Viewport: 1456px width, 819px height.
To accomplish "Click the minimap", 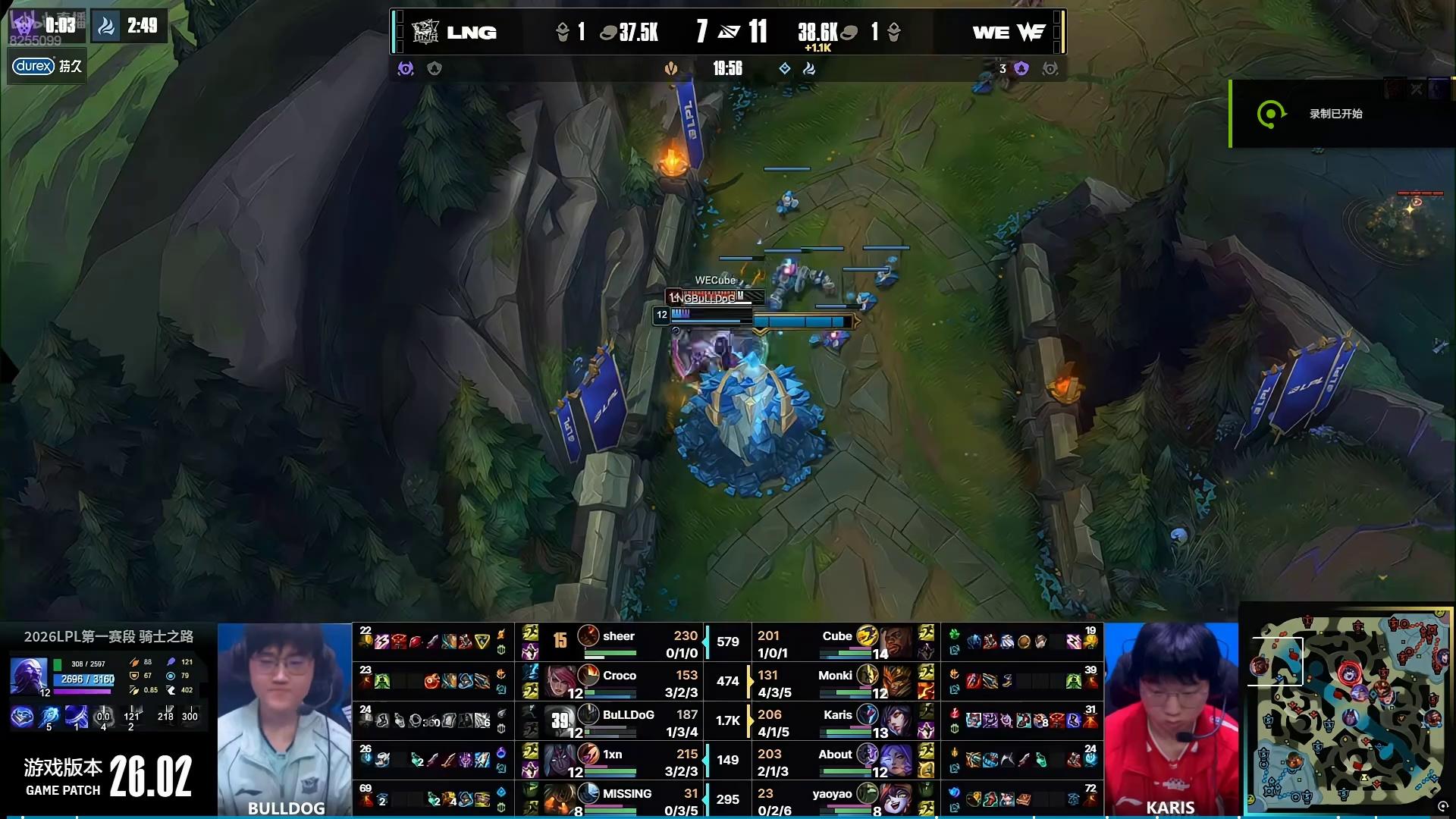I will click(x=1348, y=711).
